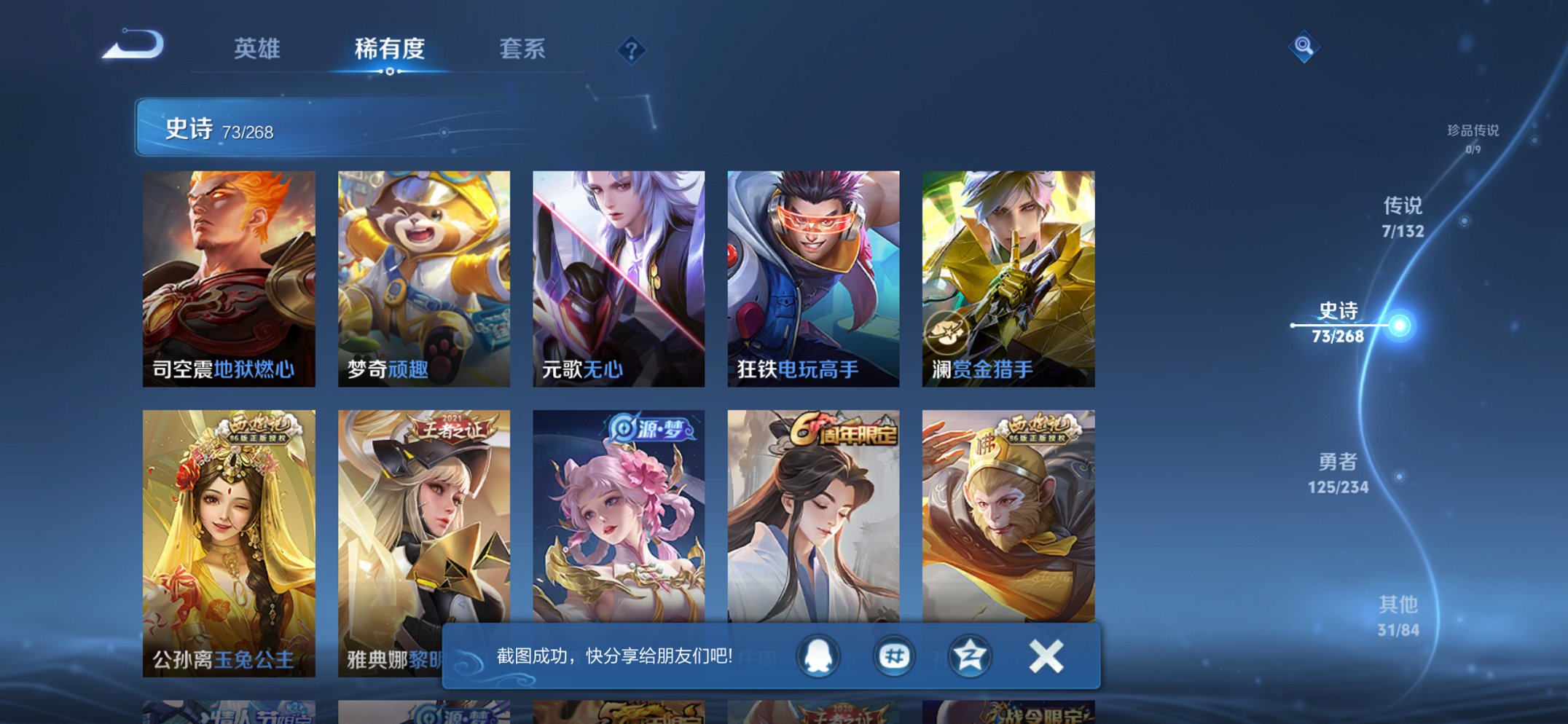Viewport: 1568px width, 724px height.
Task: Switch to the 英雄 tab
Action: pos(258,50)
